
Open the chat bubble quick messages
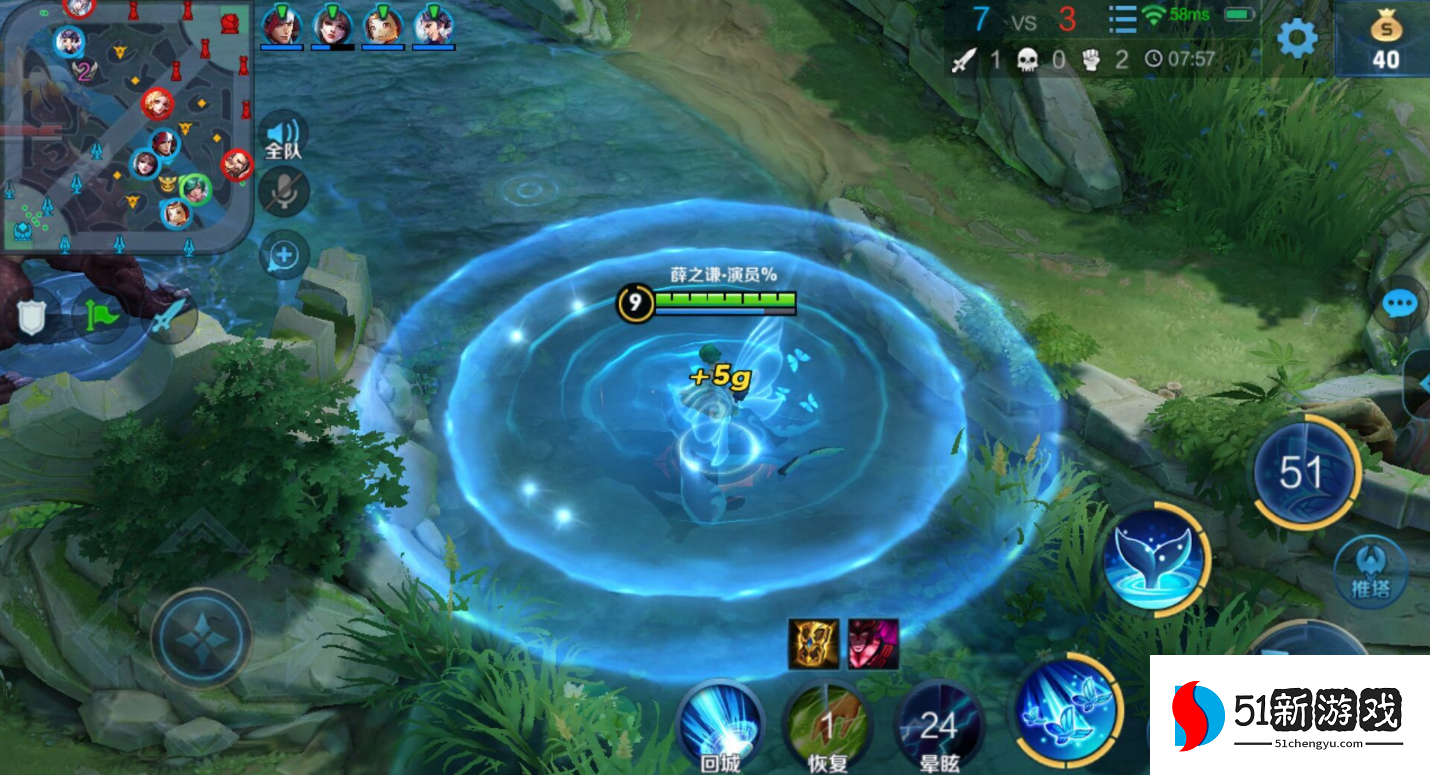point(1399,304)
